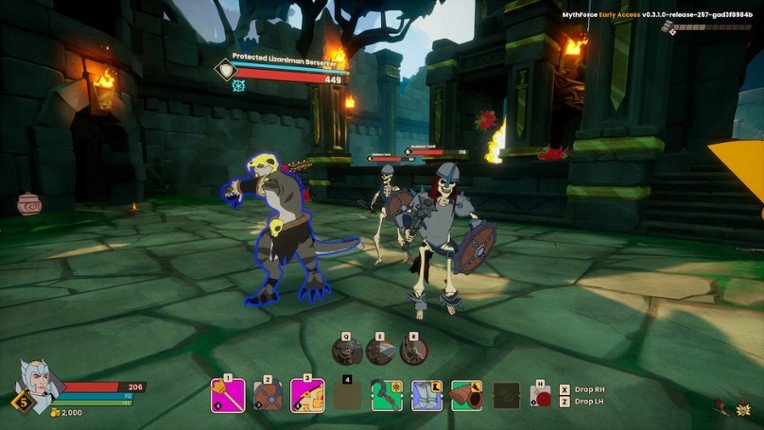
Task: Activate the round ability icon labeled E
Action: (380, 350)
